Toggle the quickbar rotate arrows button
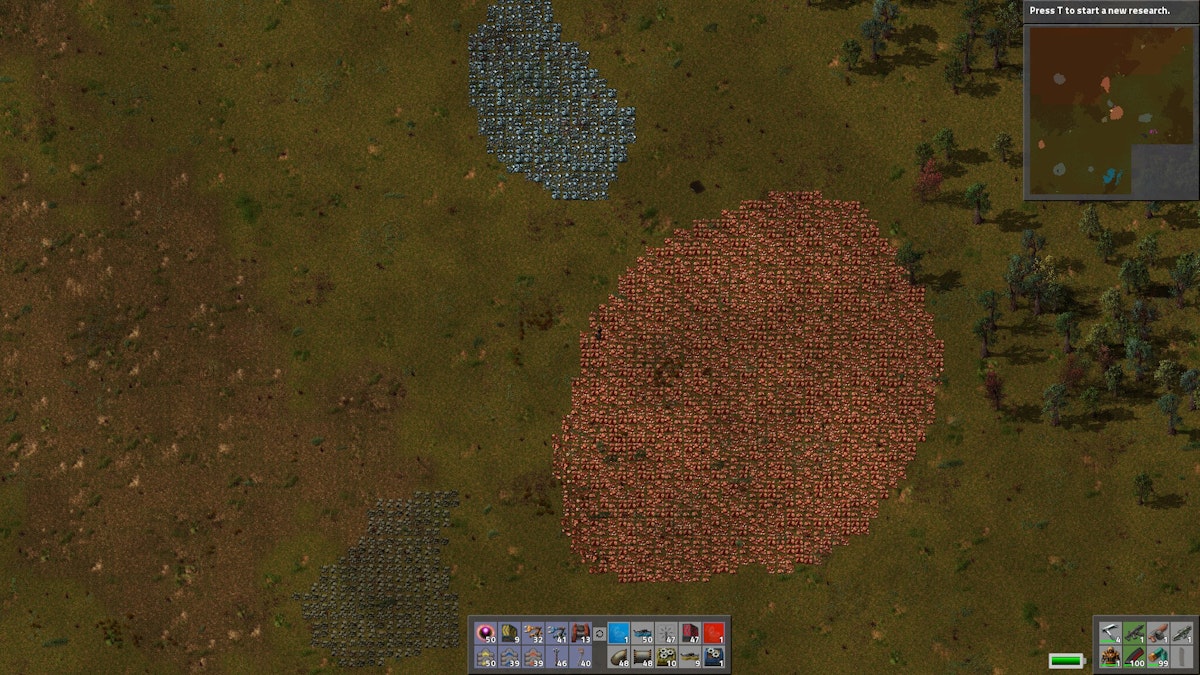 [x=600, y=633]
